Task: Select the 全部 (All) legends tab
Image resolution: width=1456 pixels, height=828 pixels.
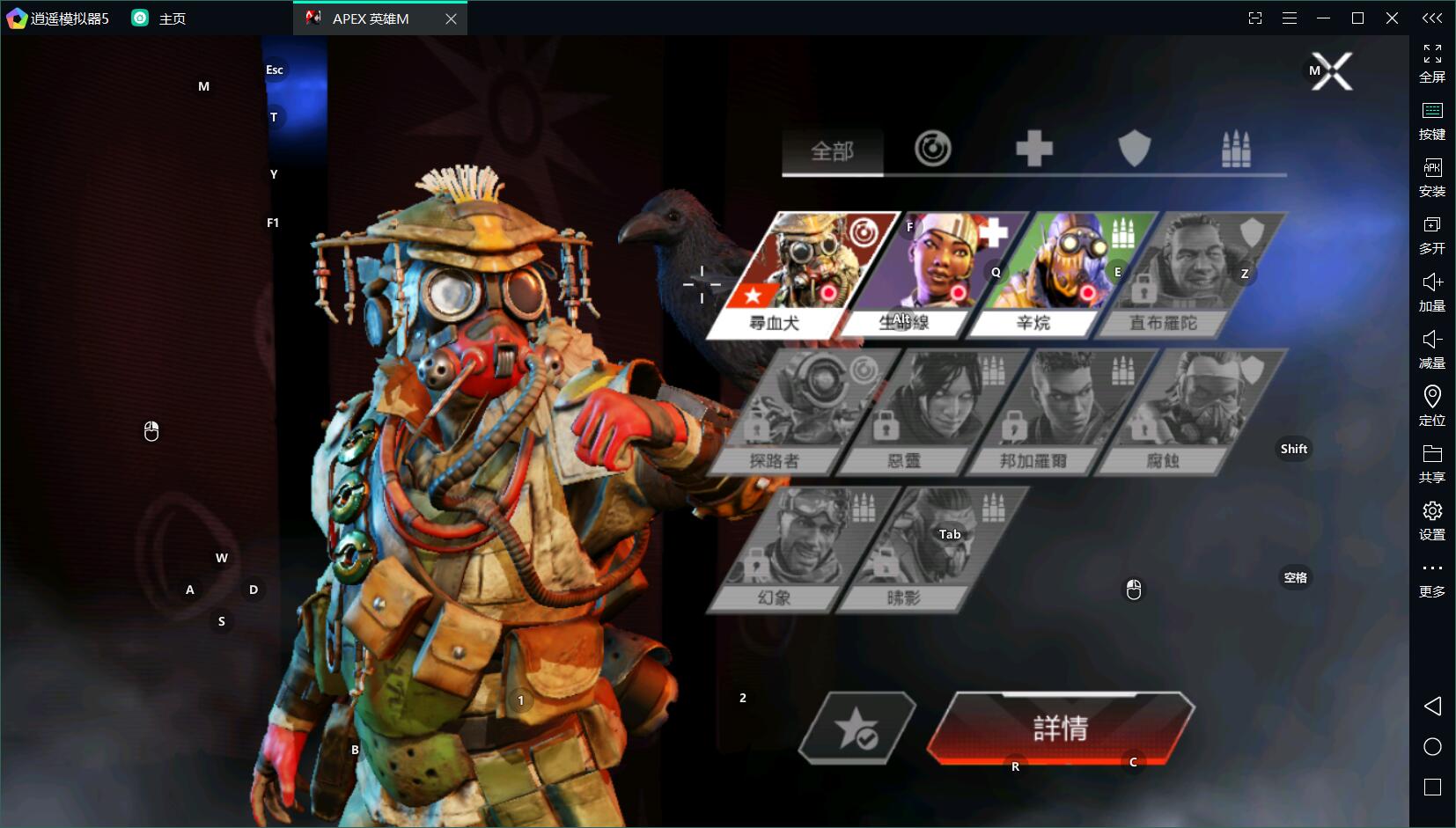Action: (x=832, y=151)
